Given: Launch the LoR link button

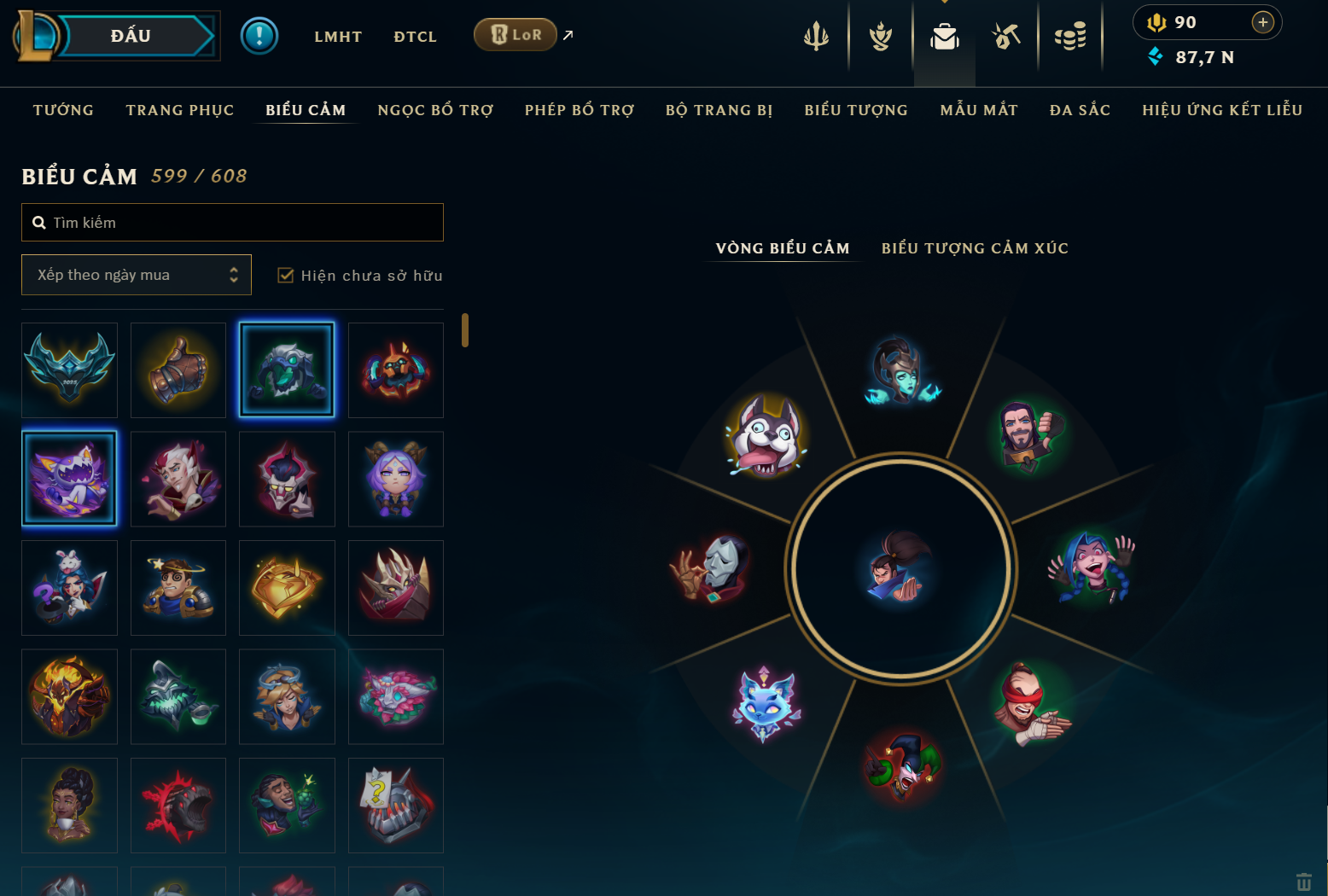Looking at the screenshot, I should pos(515,35).
